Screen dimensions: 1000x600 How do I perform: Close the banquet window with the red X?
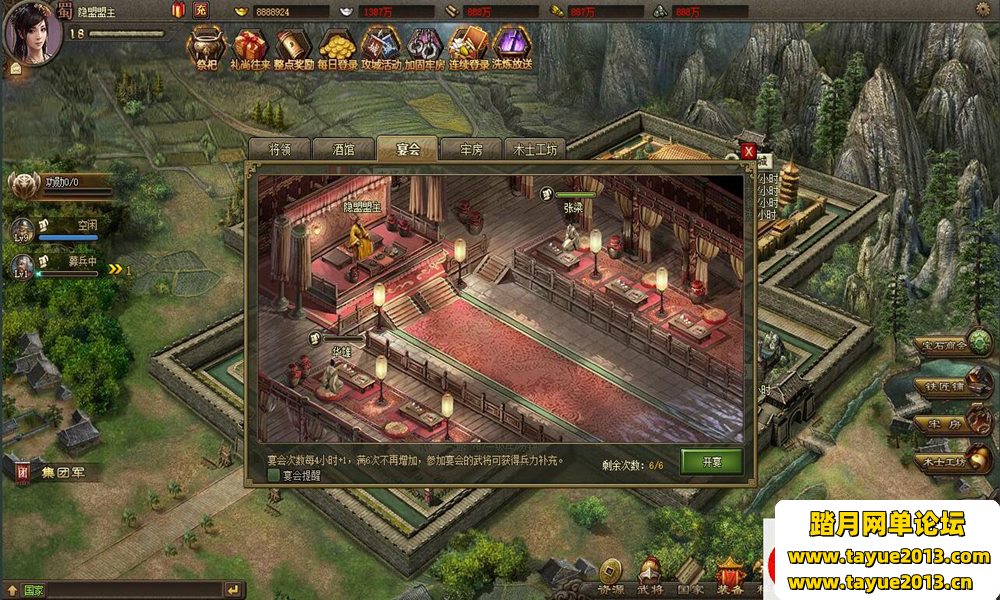[x=748, y=151]
